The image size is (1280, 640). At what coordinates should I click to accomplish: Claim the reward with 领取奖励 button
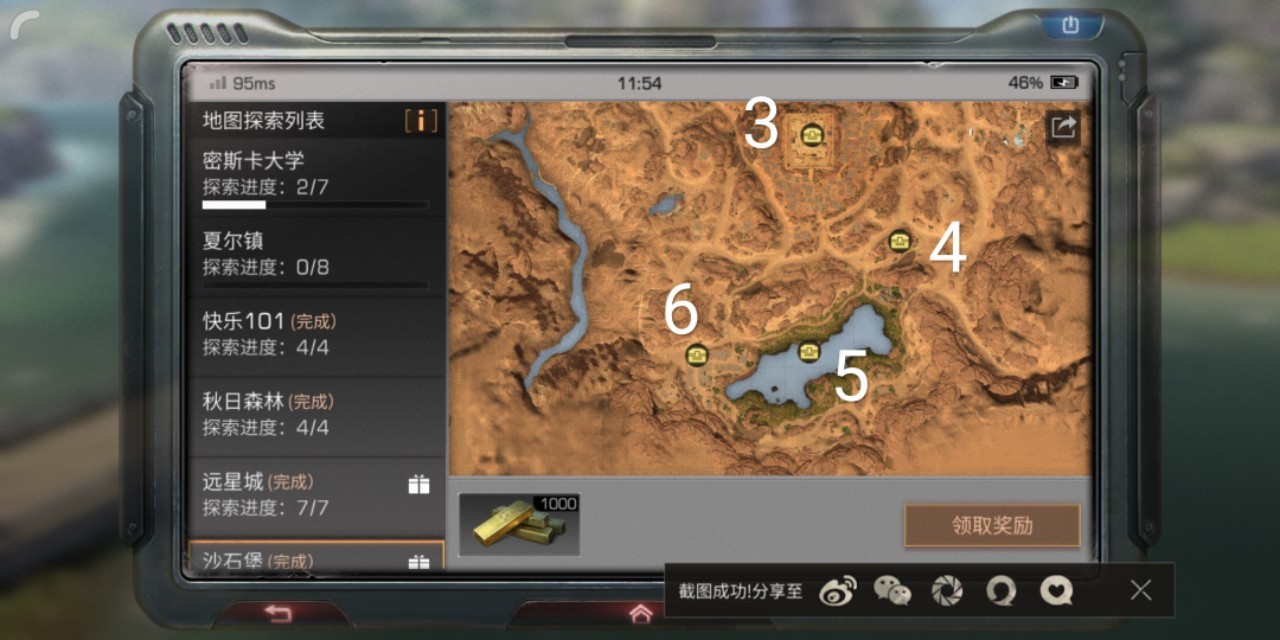tap(991, 526)
